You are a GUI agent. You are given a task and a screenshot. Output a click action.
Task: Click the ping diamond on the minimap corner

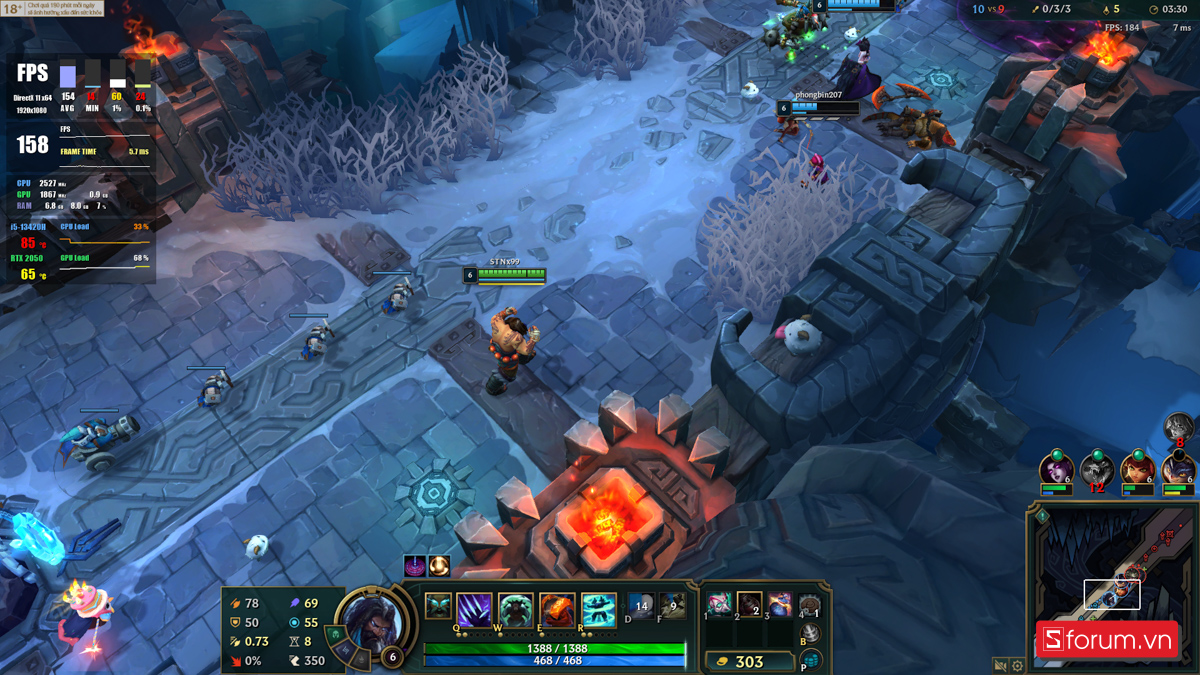click(1042, 516)
